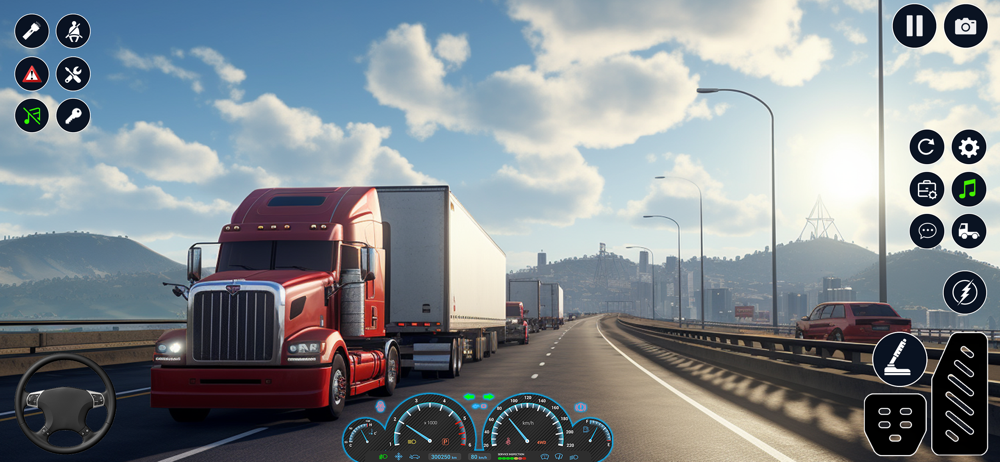Turn on the hazard warning triangle
The width and height of the screenshot is (1000, 462).
32,73
